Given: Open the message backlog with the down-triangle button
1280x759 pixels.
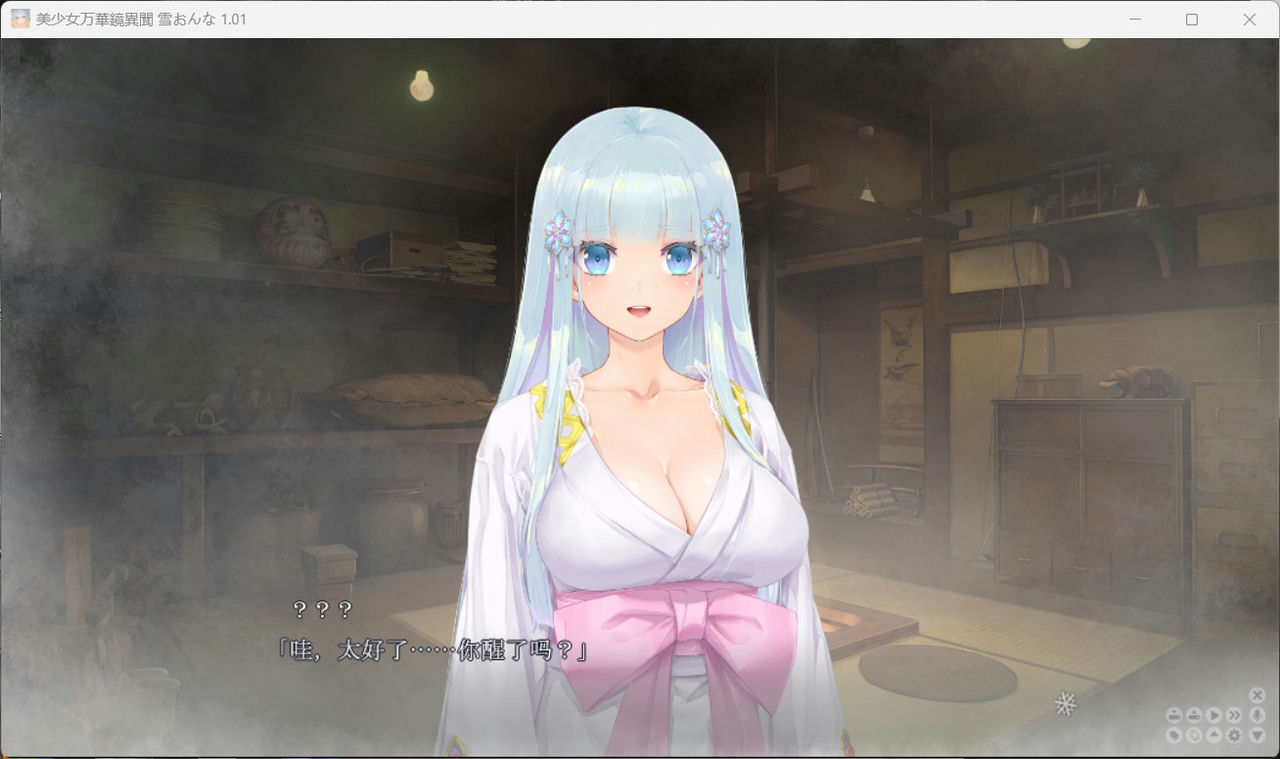Looking at the screenshot, I should 1256,737.
